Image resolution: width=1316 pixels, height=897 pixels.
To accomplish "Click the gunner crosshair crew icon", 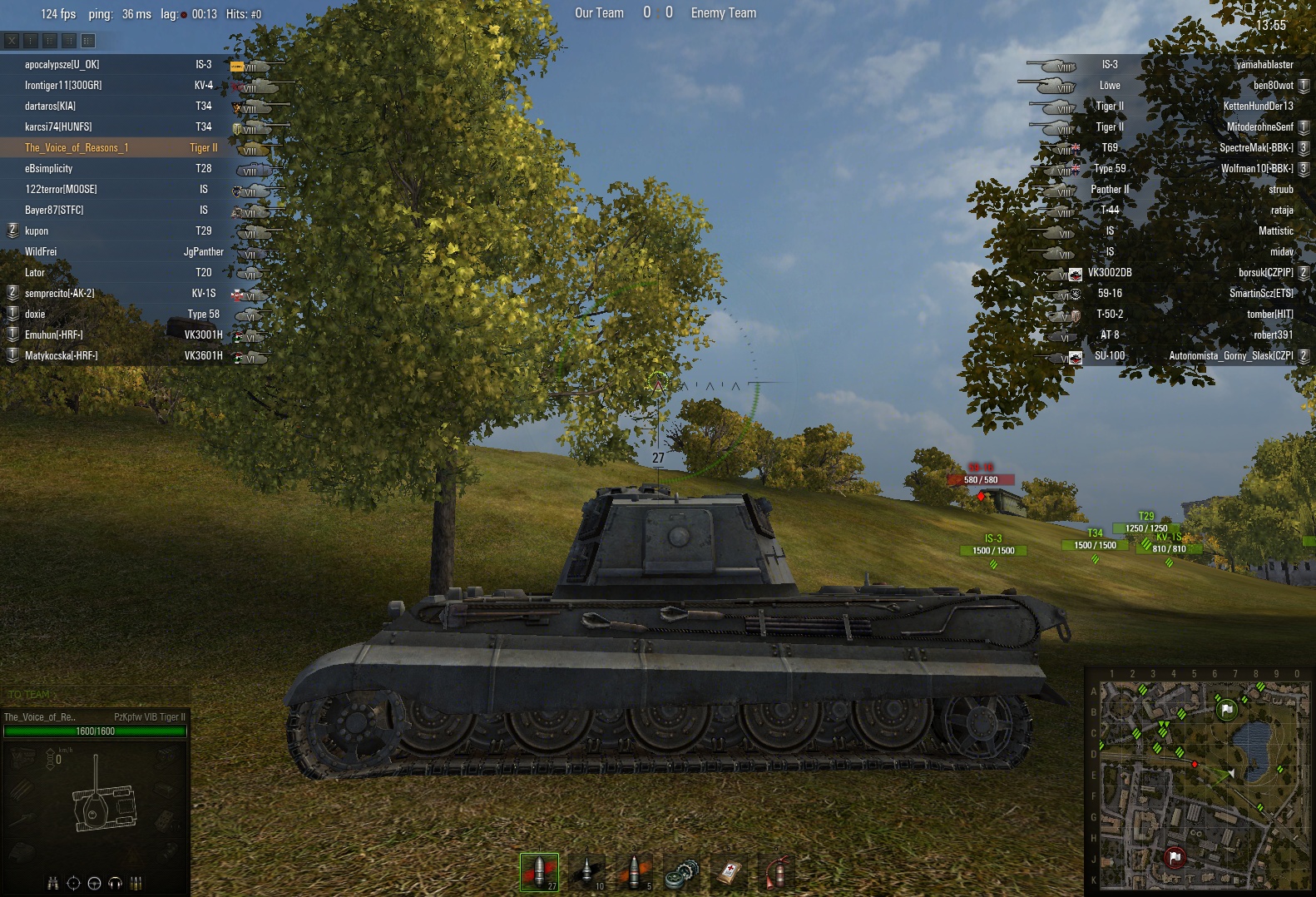I will click(x=73, y=883).
